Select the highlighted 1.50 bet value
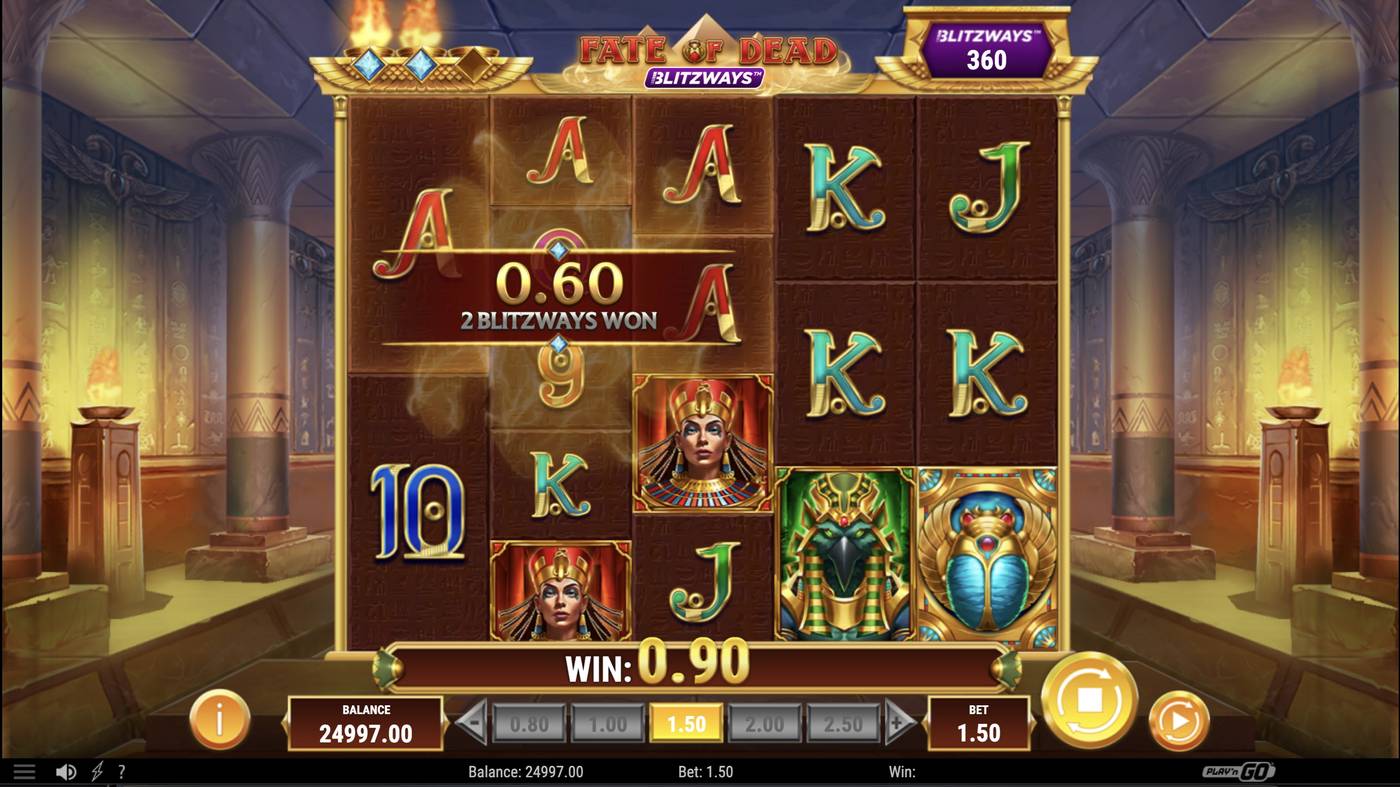 coord(686,724)
